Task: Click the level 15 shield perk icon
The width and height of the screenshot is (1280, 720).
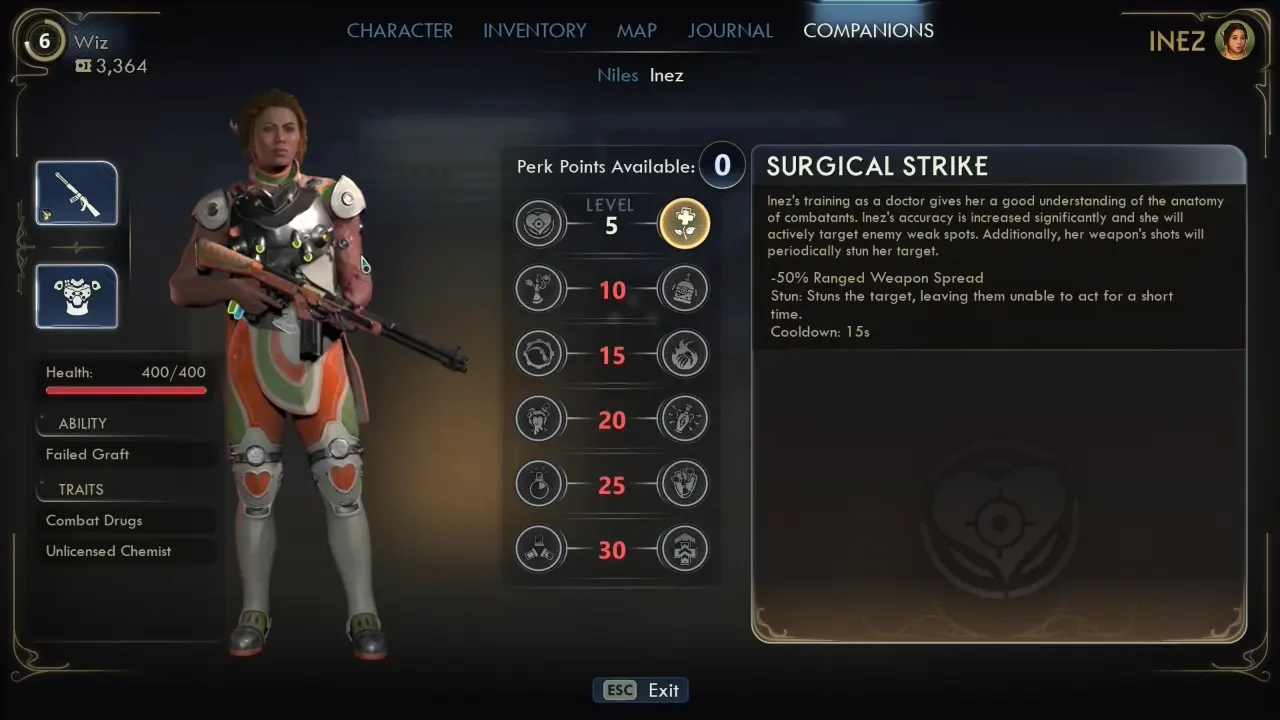Action: point(539,354)
